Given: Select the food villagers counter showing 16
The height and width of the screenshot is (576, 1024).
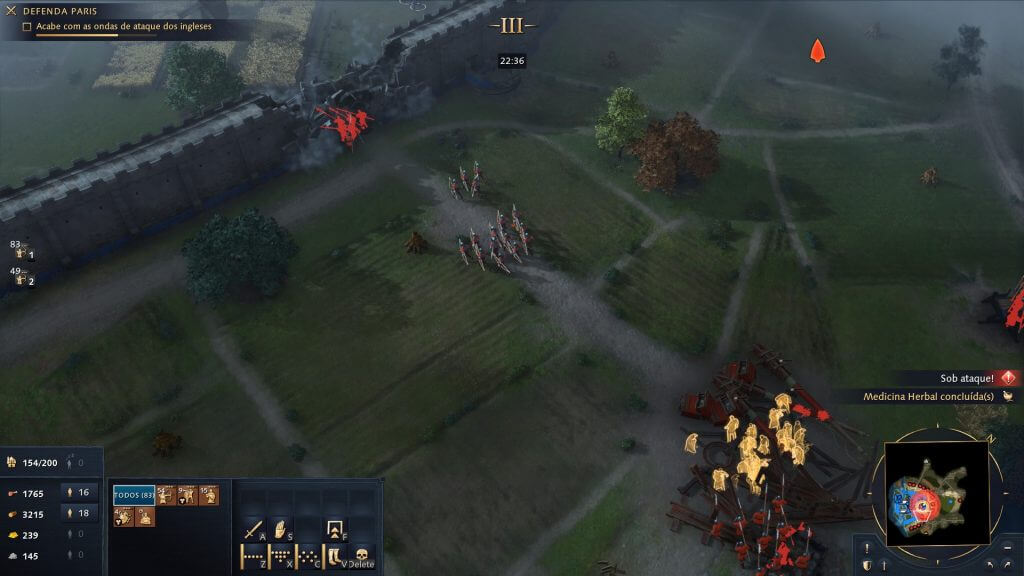Looking at the screenshot, I should (x=78, y=492).
